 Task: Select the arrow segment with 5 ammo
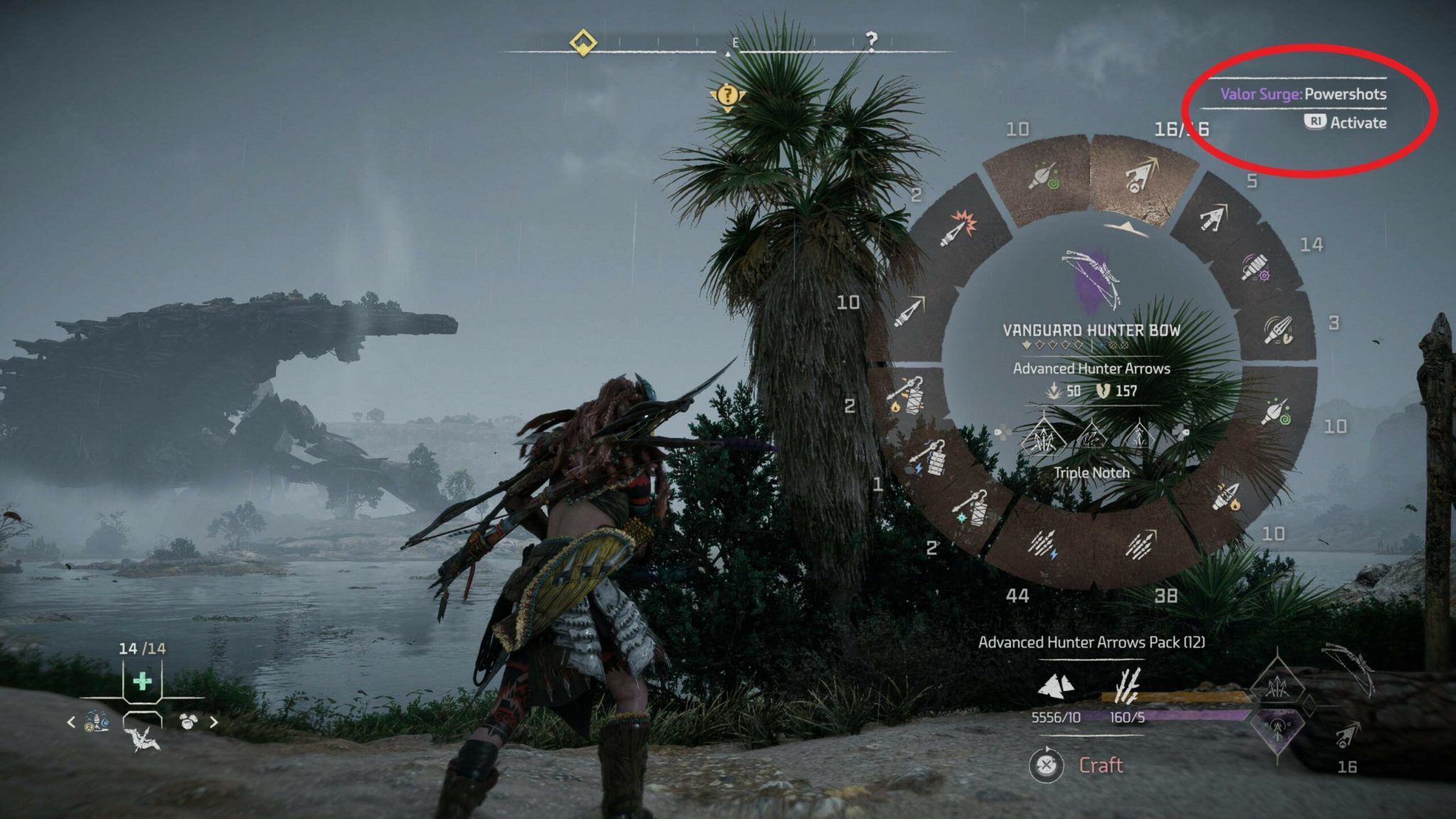1213,218
